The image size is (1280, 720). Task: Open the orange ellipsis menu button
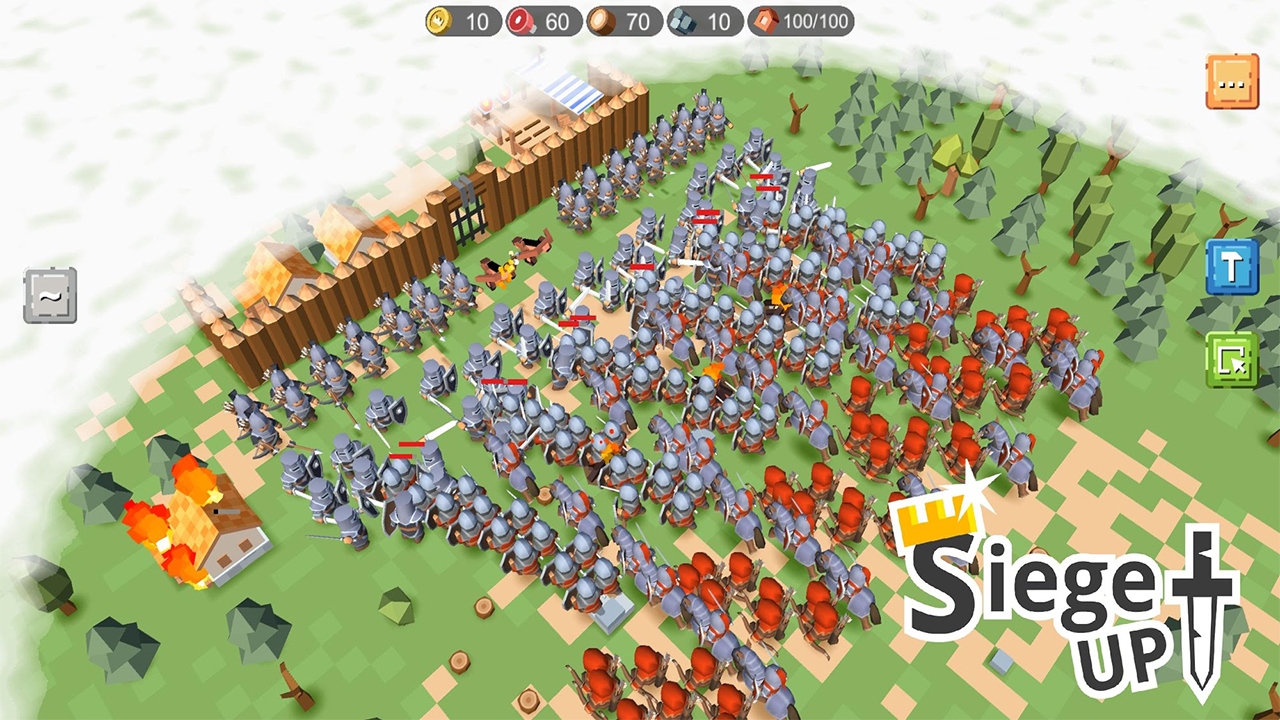coord(1232,82)
